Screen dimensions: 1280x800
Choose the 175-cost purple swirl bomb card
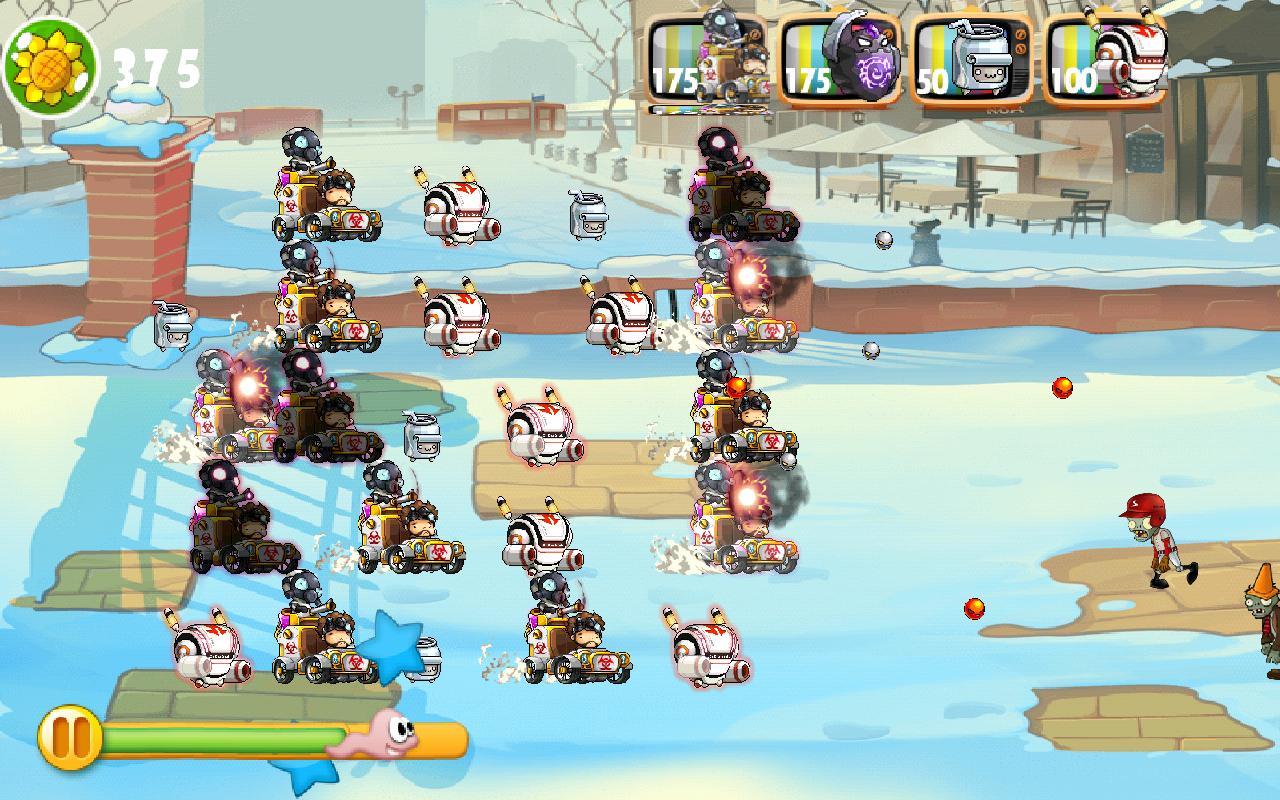tap(840, 60)
